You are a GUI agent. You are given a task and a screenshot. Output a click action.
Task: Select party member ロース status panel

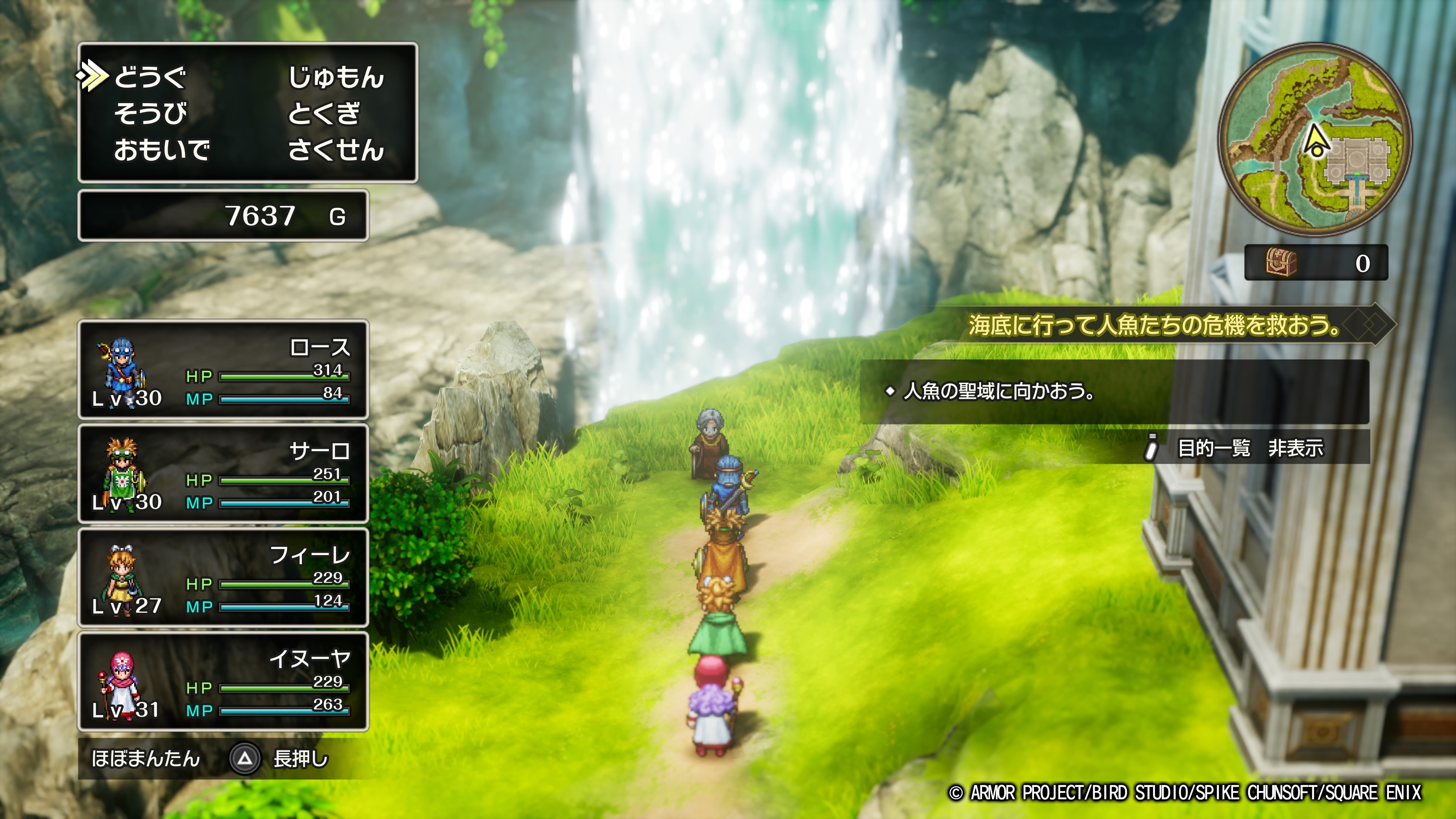[223, 370]
